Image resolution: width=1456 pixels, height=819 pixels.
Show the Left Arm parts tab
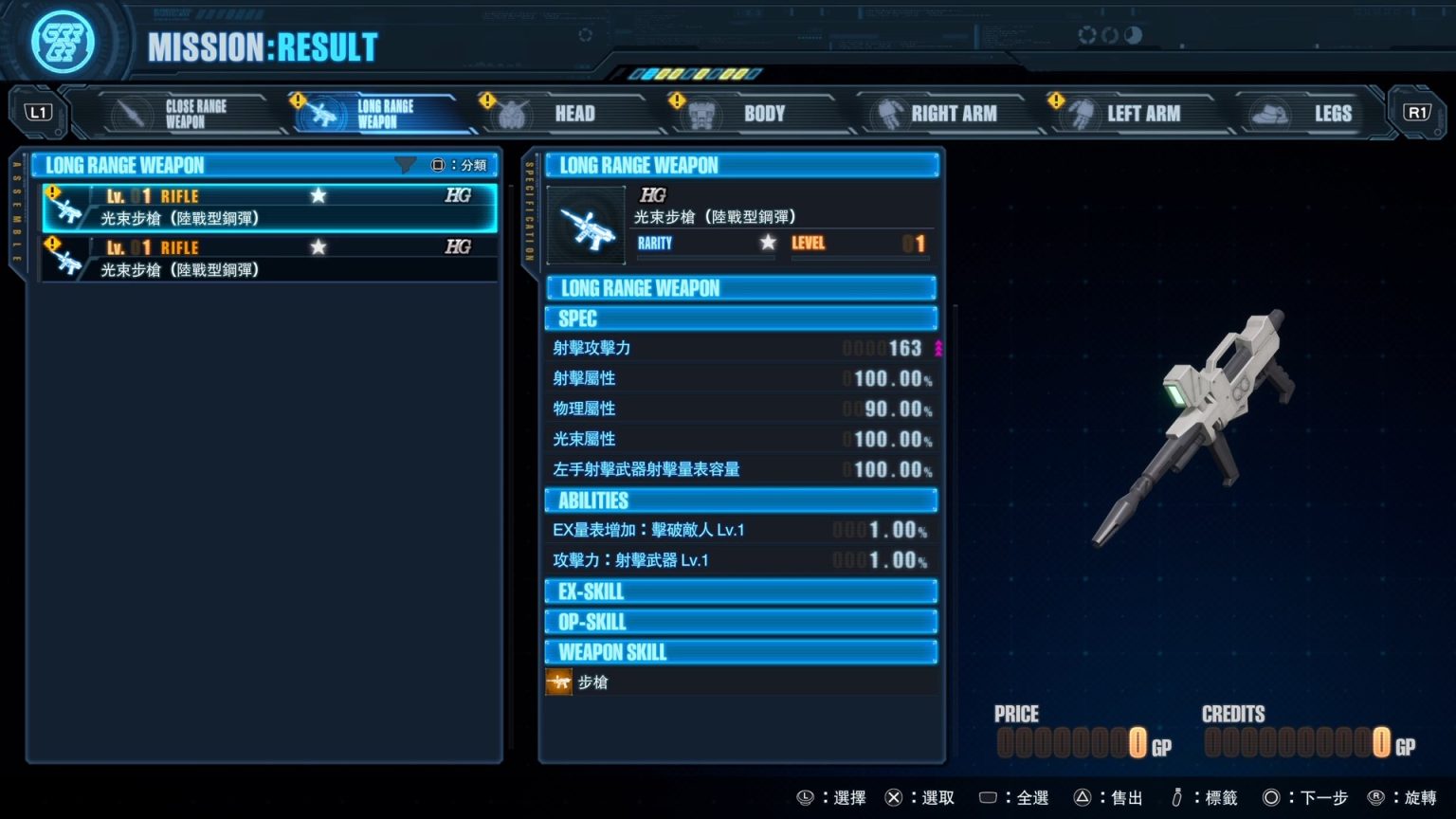coord(1130,114)
